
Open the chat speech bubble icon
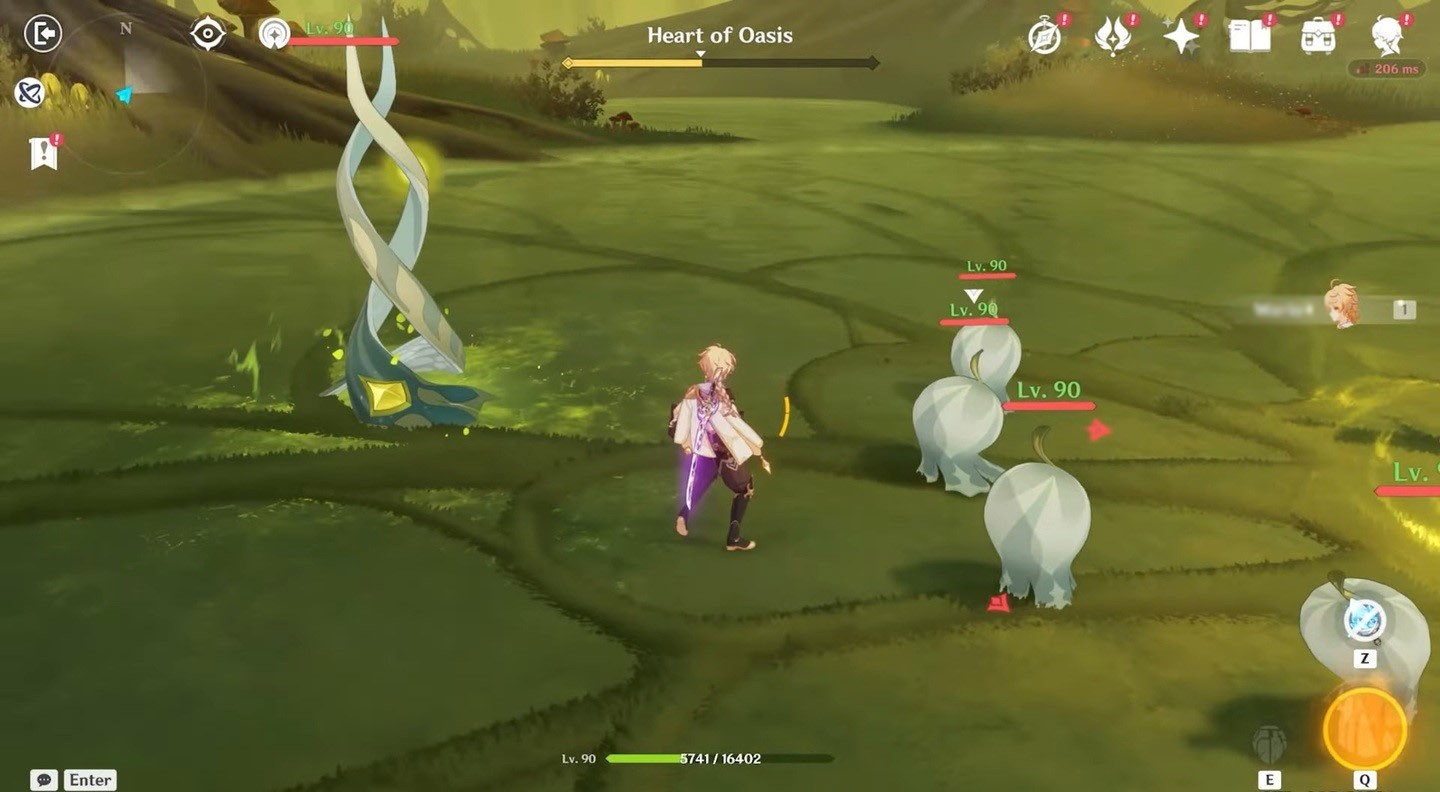pos(43,779)
